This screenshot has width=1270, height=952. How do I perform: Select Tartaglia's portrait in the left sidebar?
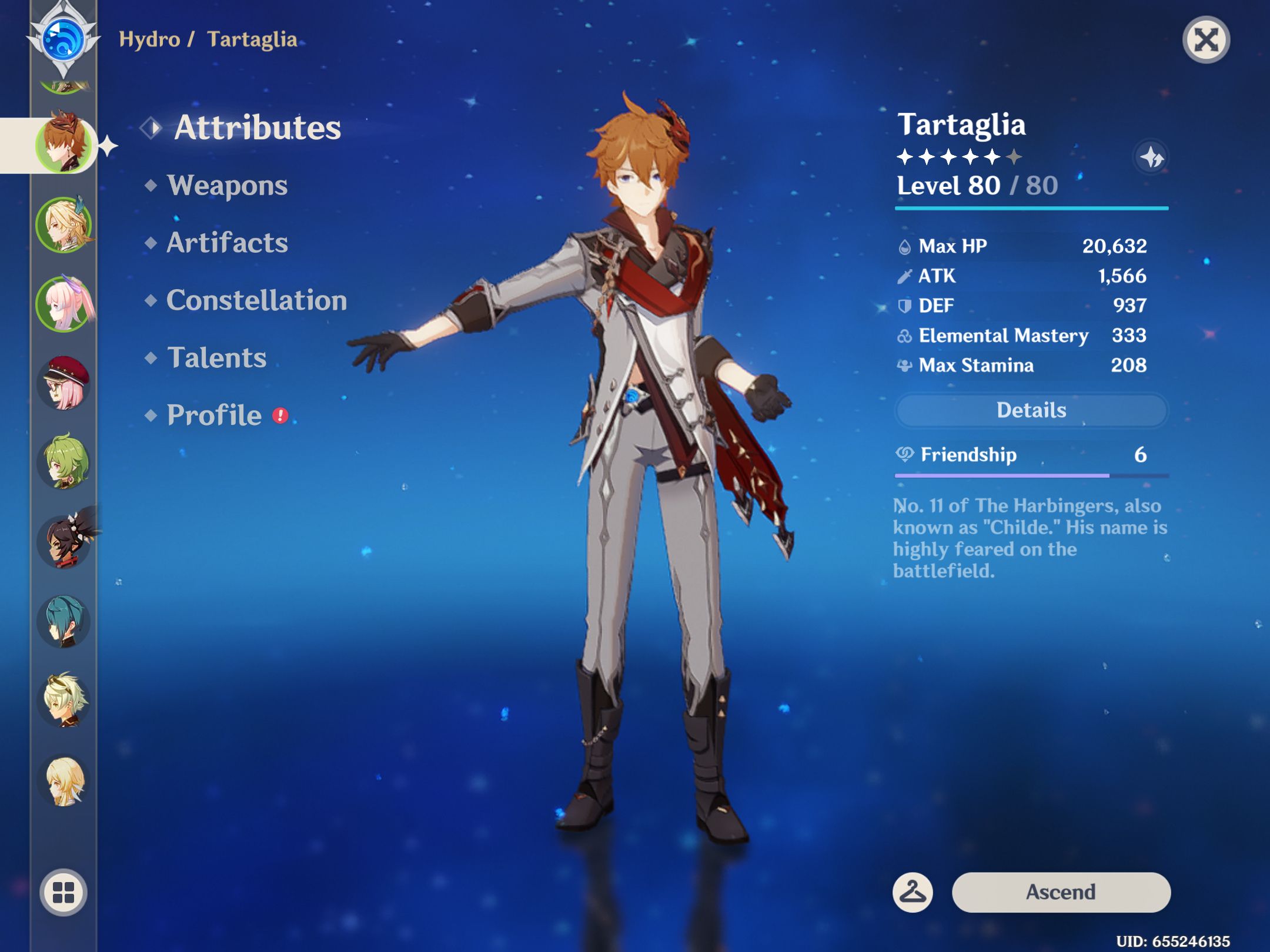(x=66, y=145)
